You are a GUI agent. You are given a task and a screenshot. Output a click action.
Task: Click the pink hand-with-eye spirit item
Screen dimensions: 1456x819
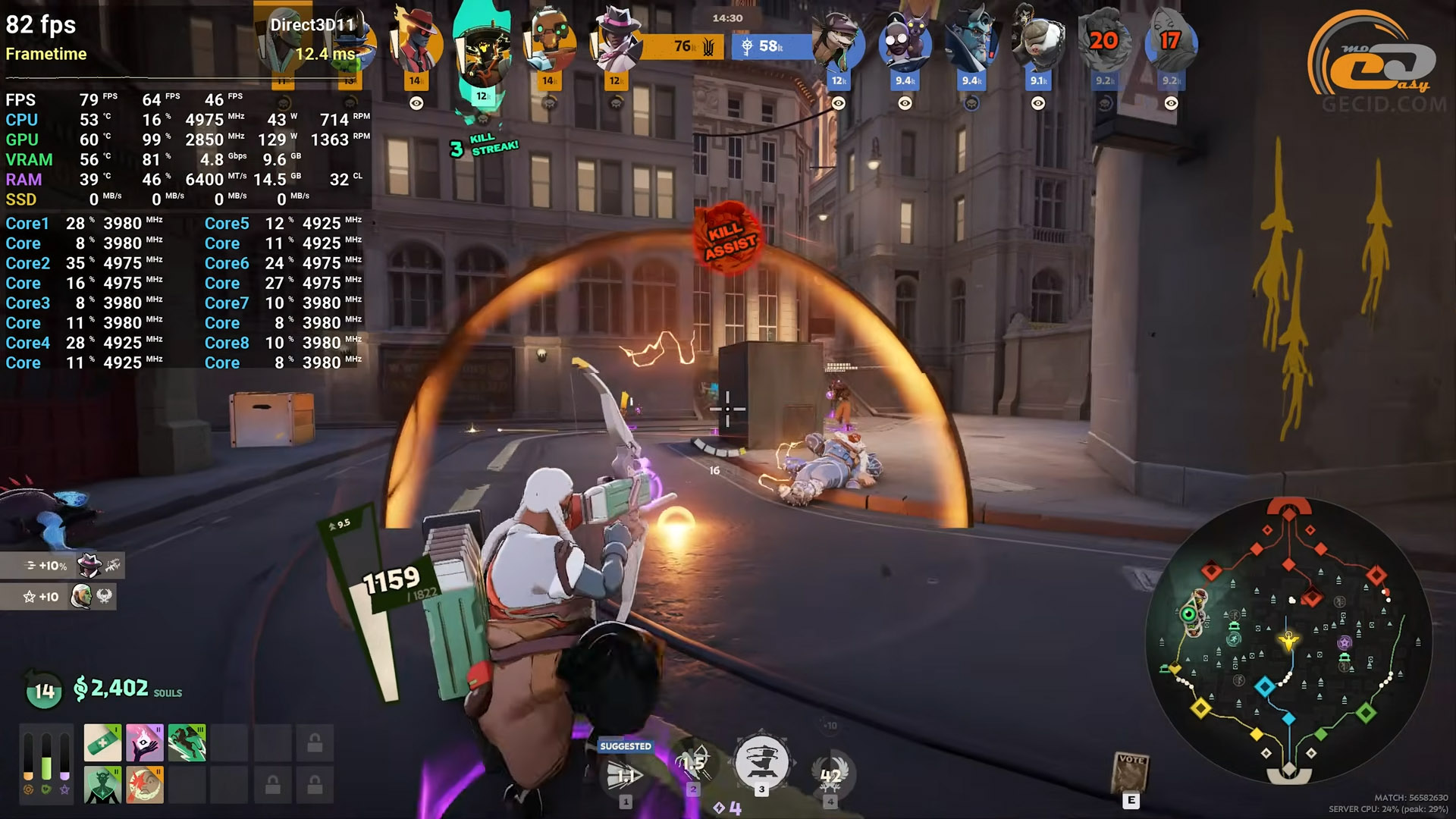pos(144,742)
